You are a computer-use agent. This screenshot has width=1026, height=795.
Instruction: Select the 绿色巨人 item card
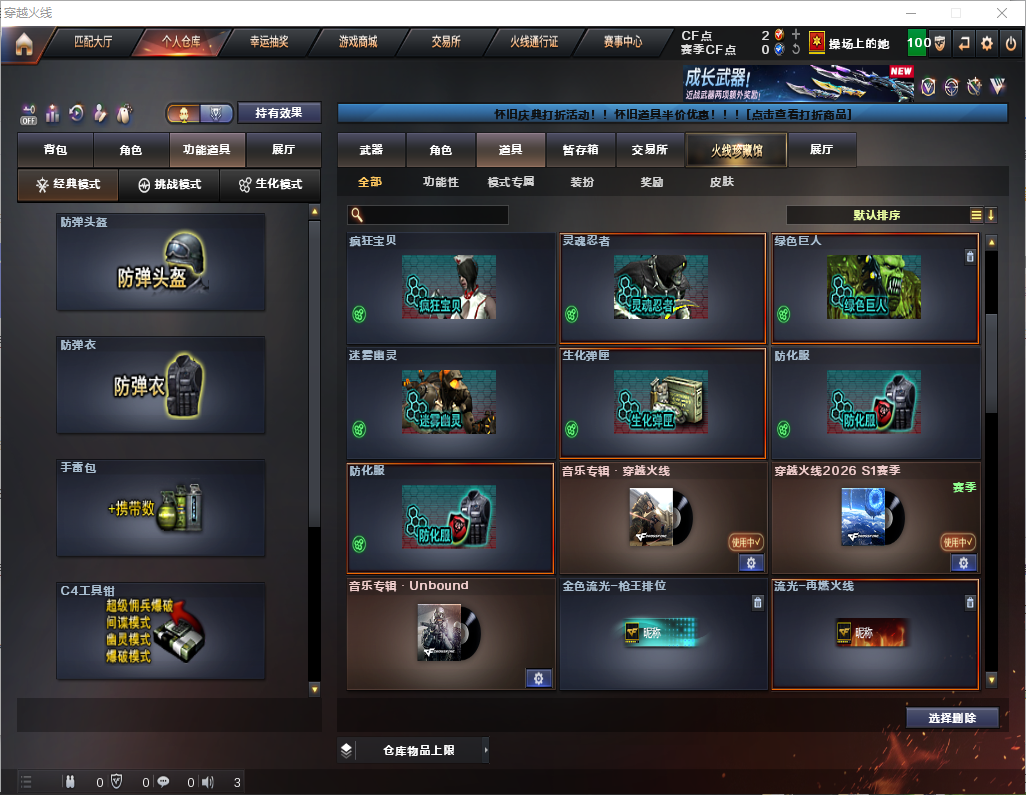point(875,289)
